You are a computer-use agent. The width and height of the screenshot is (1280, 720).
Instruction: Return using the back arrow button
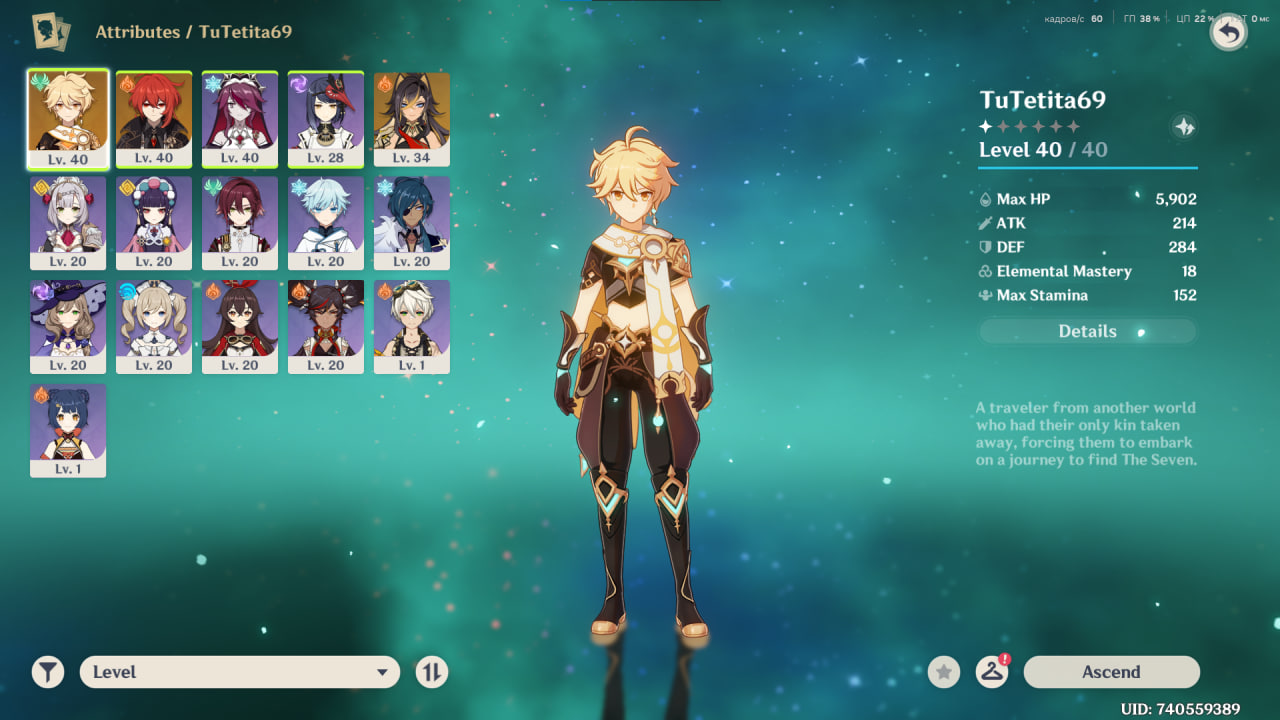(x=1229, y=33)
